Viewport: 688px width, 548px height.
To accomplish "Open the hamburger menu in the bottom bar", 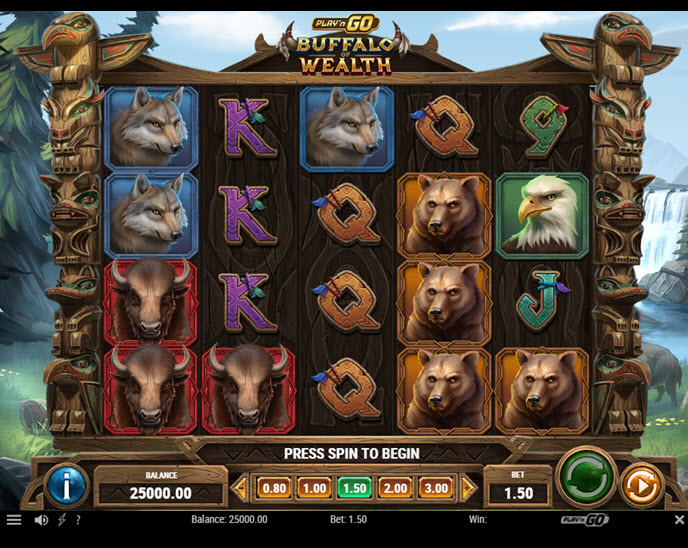I will click(14, 520).
